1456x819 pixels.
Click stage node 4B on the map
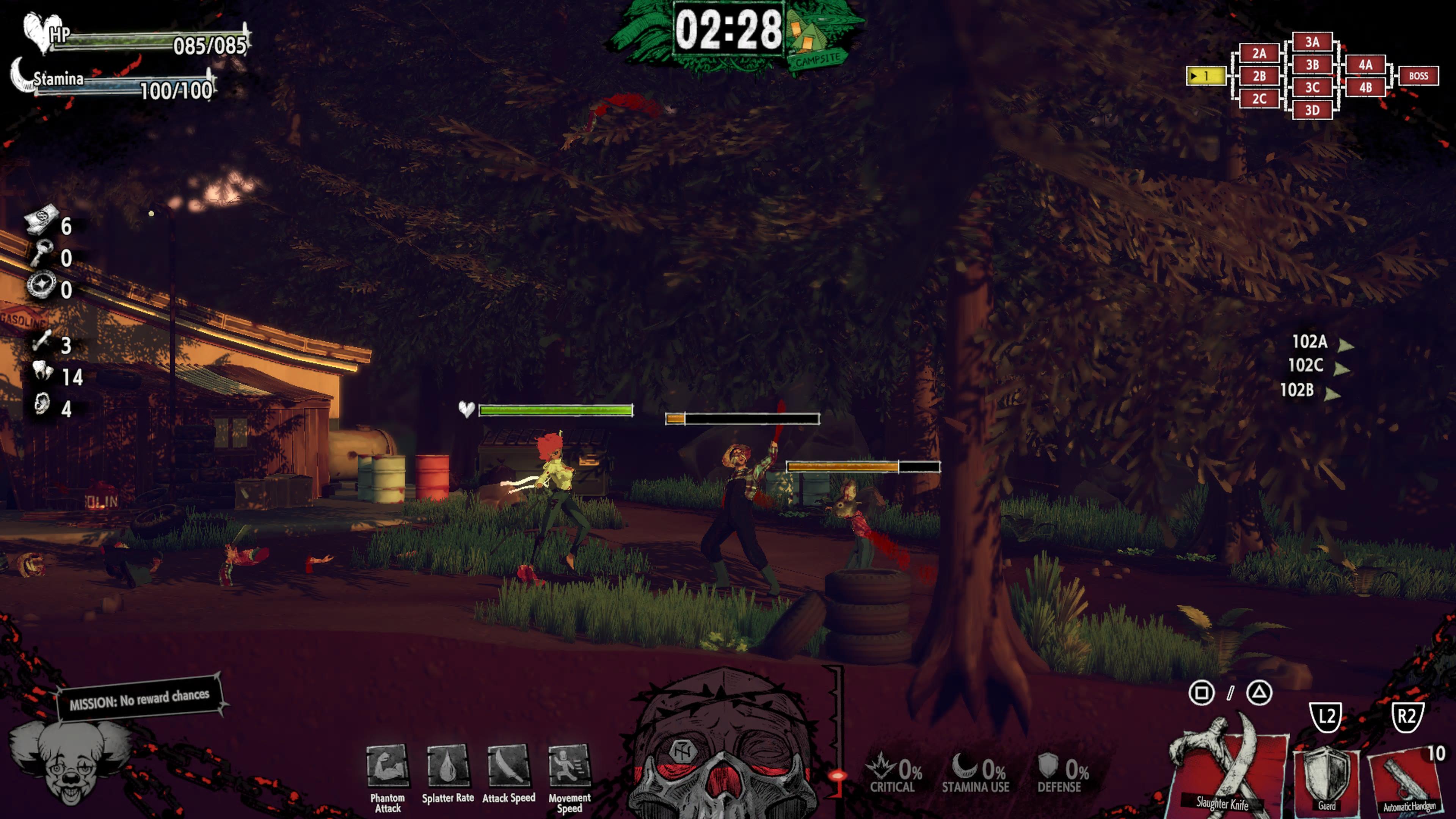(x=1365, y=87)
